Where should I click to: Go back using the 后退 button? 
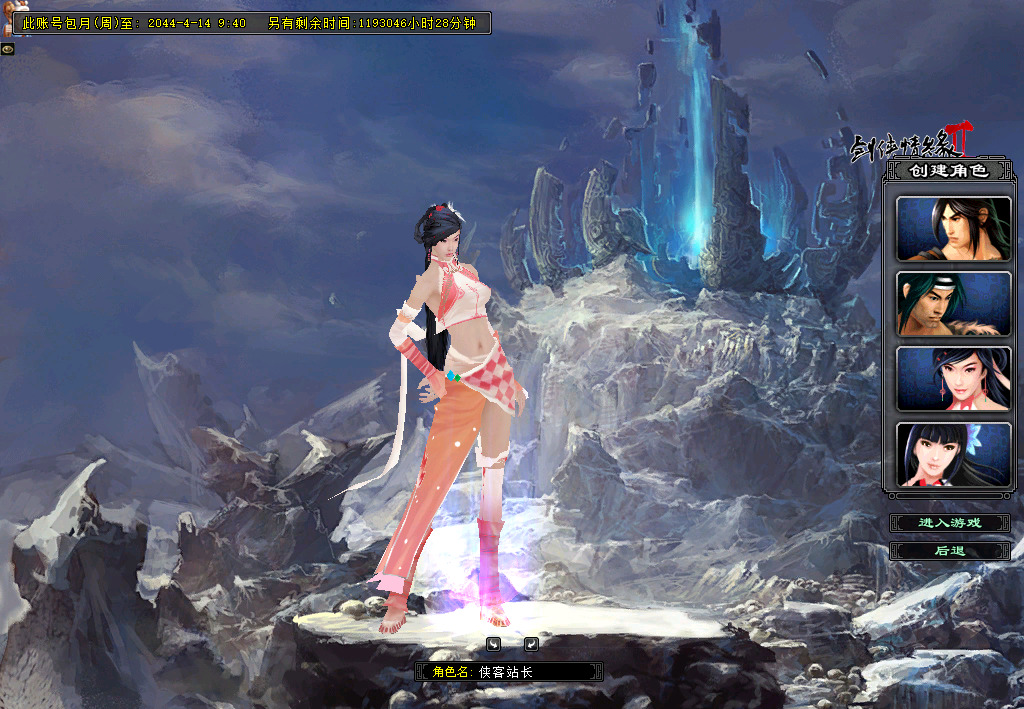(x=950, y=551)
